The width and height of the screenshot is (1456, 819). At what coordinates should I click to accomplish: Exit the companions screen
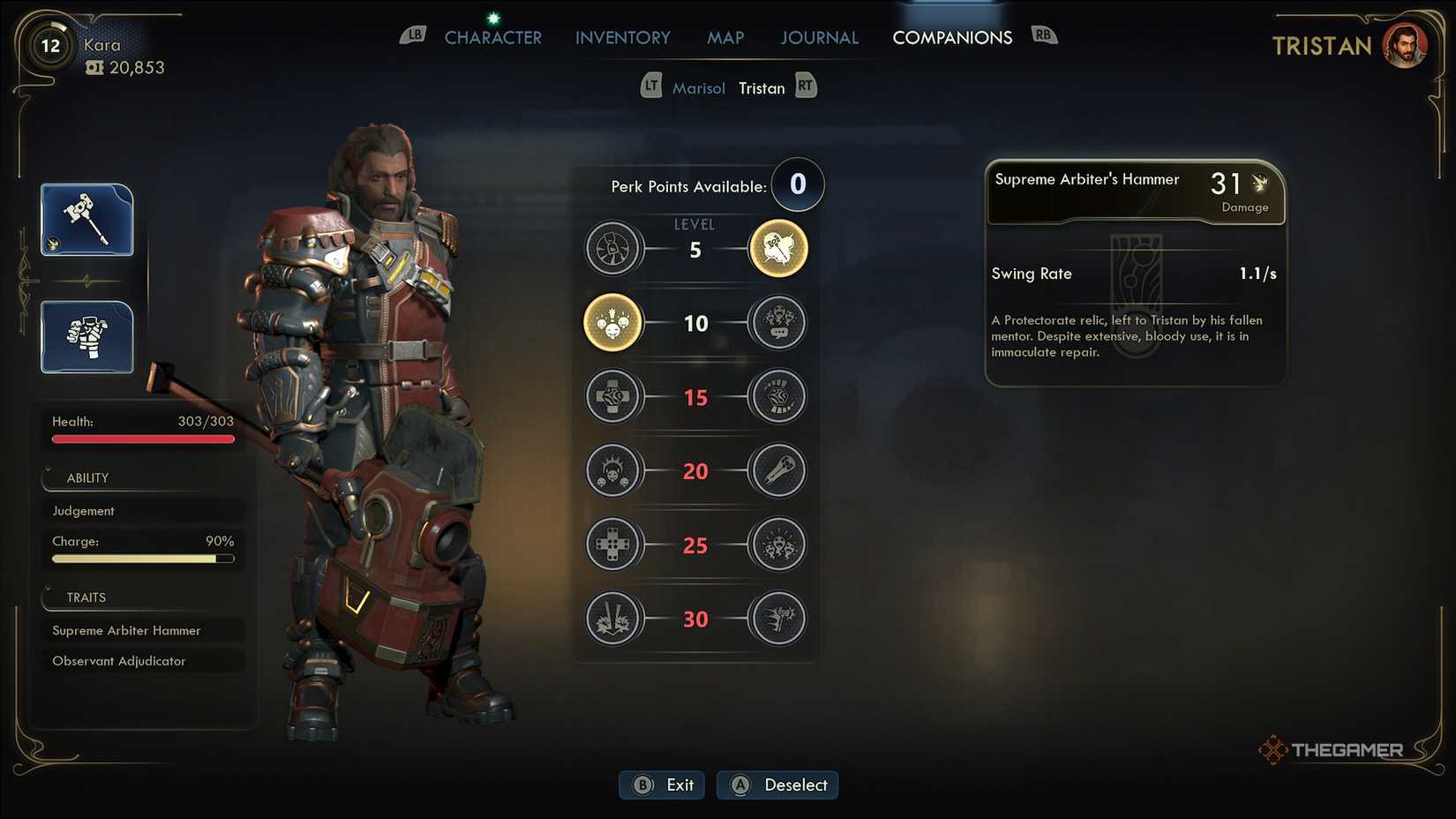pyautogui.click(x=663, y=785)
